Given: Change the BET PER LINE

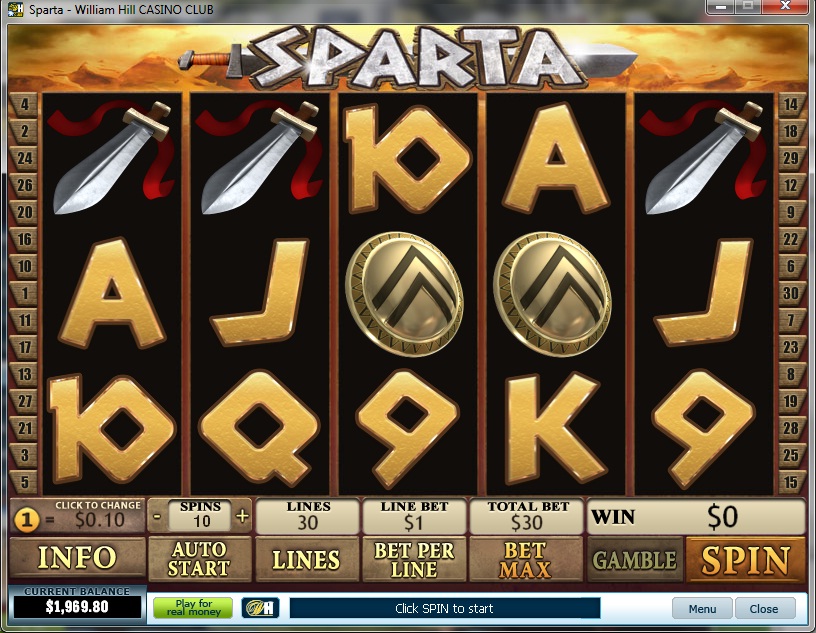Looking at the screenshot, I should coord(414,560).
